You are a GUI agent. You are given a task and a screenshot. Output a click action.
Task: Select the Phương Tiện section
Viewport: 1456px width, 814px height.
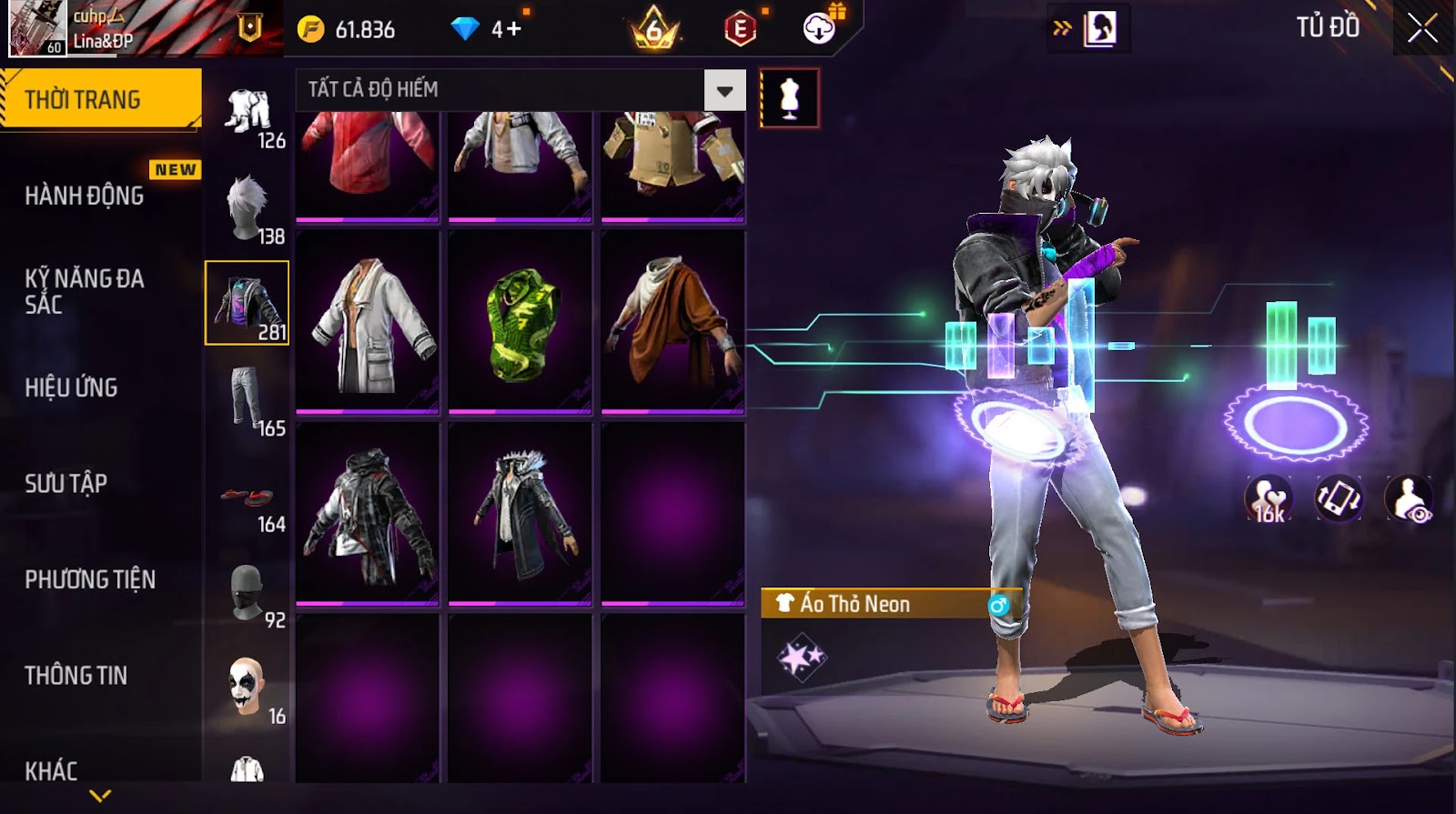click(89, 579)
